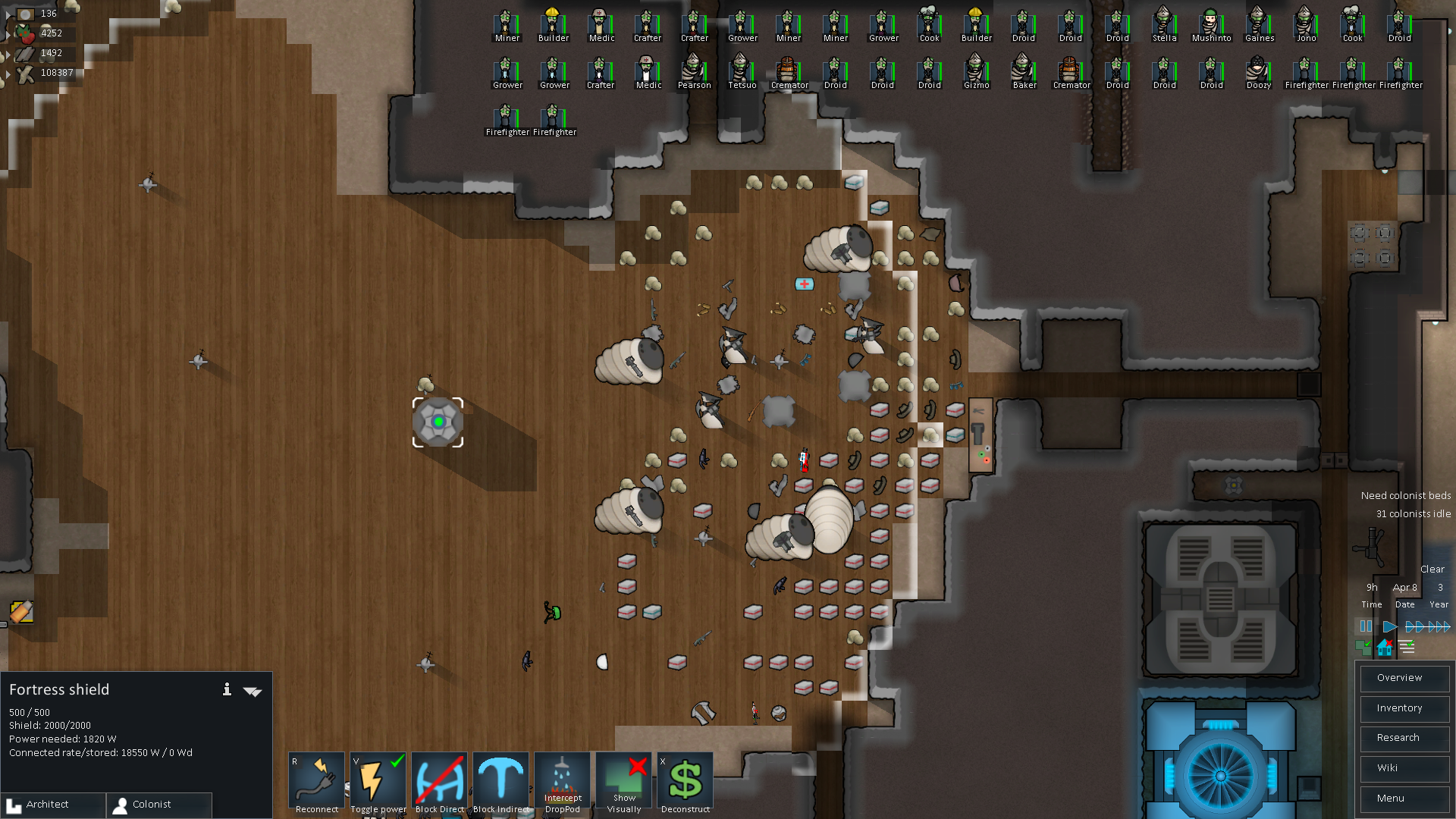Deconstruct the selected Fortress shield
The height and width of the screenshot is (819, 1456).
[686, 783]
